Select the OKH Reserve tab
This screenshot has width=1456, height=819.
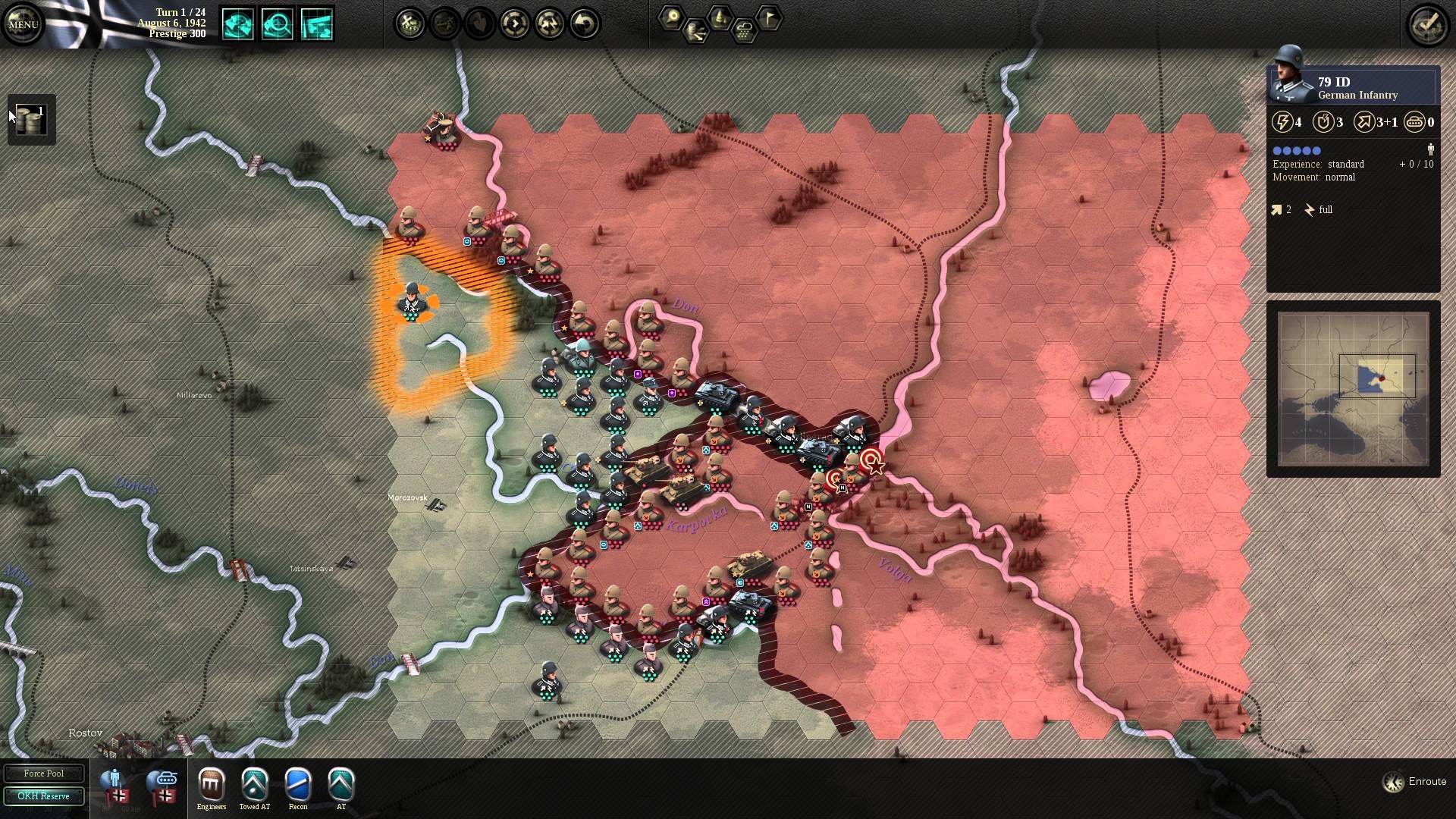coord(43,796)
